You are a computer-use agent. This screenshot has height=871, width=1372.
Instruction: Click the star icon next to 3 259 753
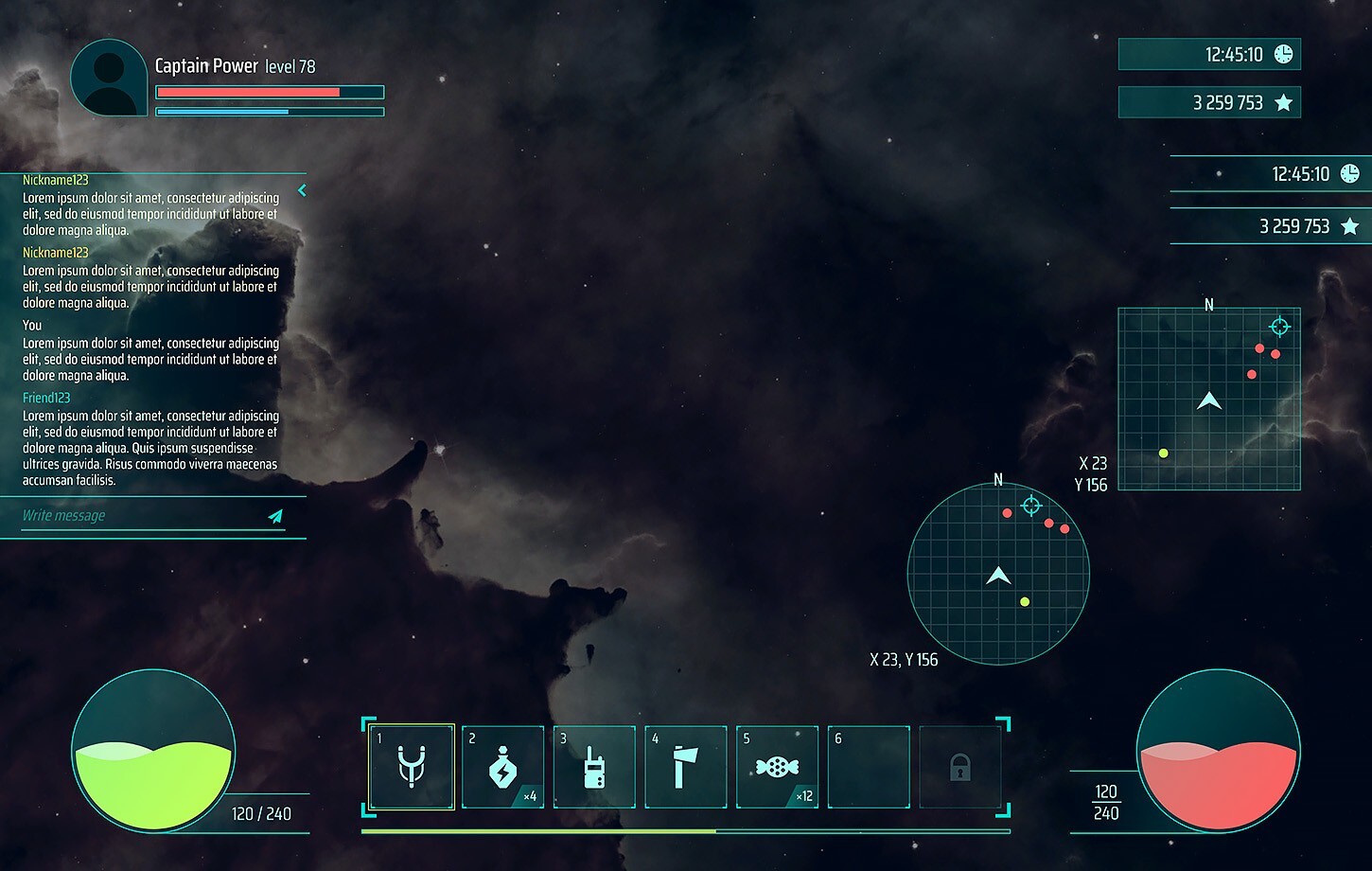tap(1284, 102)
